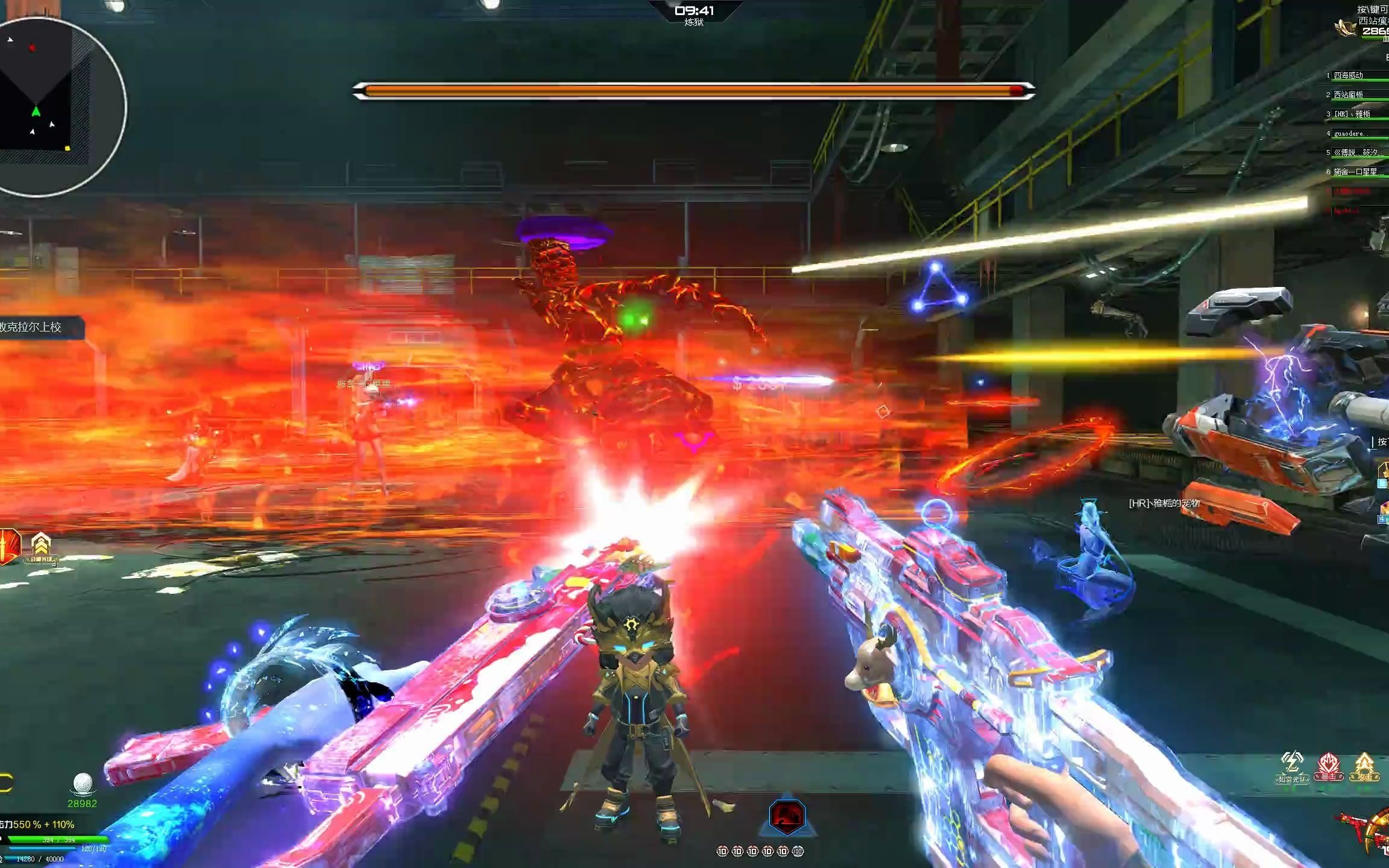Click the 暴击 critical buff icon
1389x868 pixels.
coord(1329,766)
